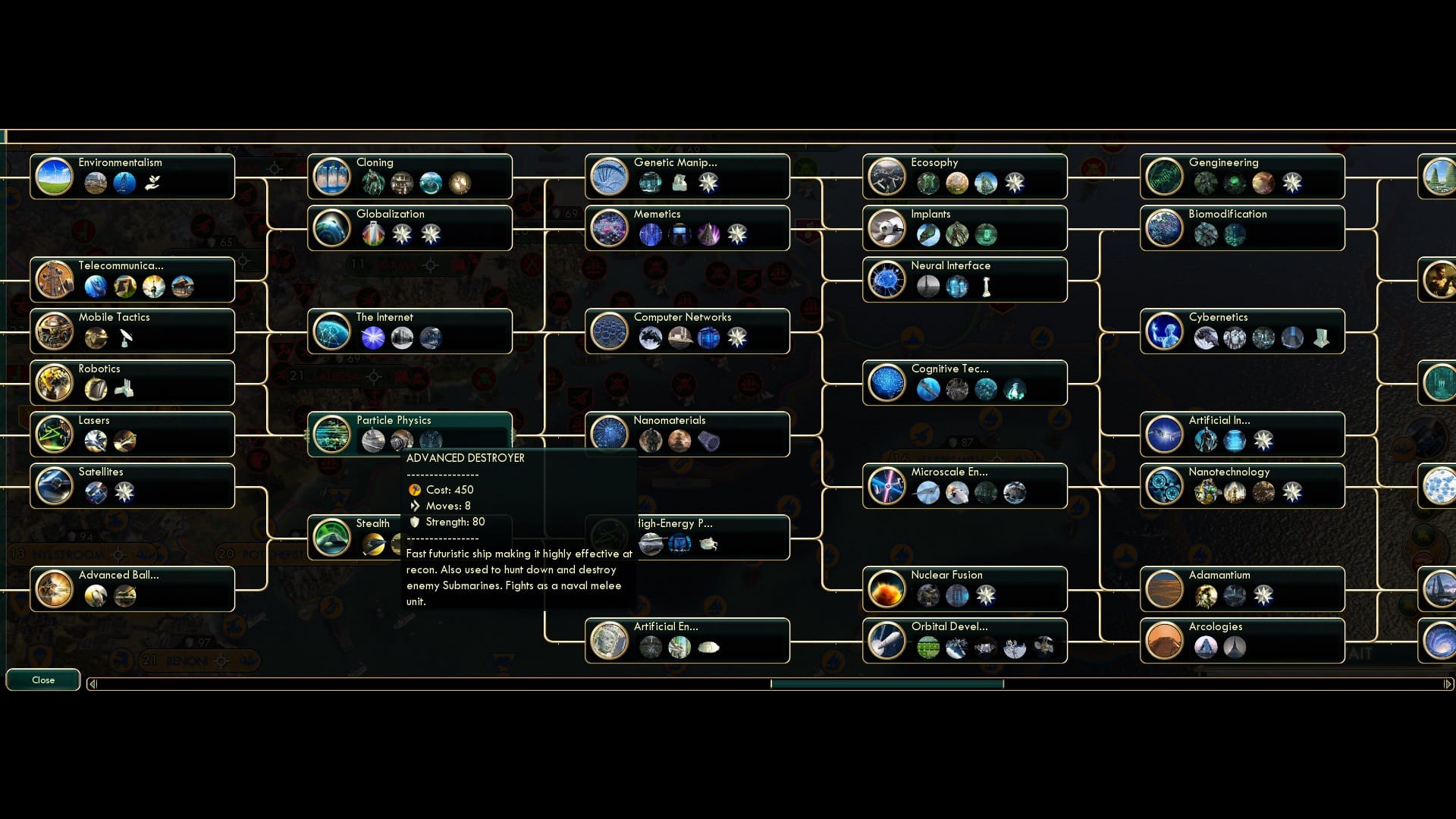The width and height of the screenshot is (1456, 819).
Task: Select the Biomodification technology portrait
Action: (1166, 227)
